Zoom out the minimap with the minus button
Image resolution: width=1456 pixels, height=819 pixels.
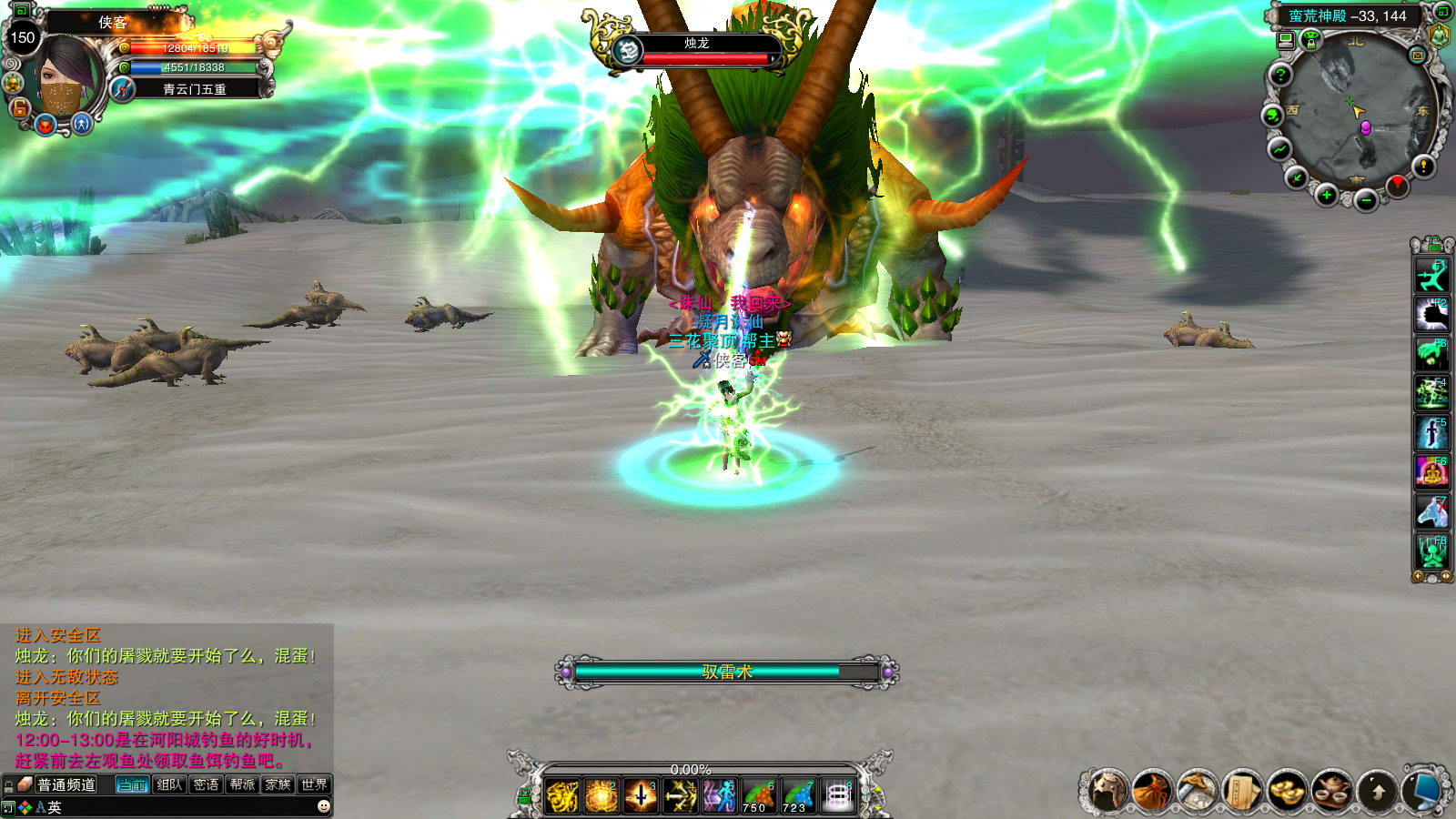point(1365,201)
